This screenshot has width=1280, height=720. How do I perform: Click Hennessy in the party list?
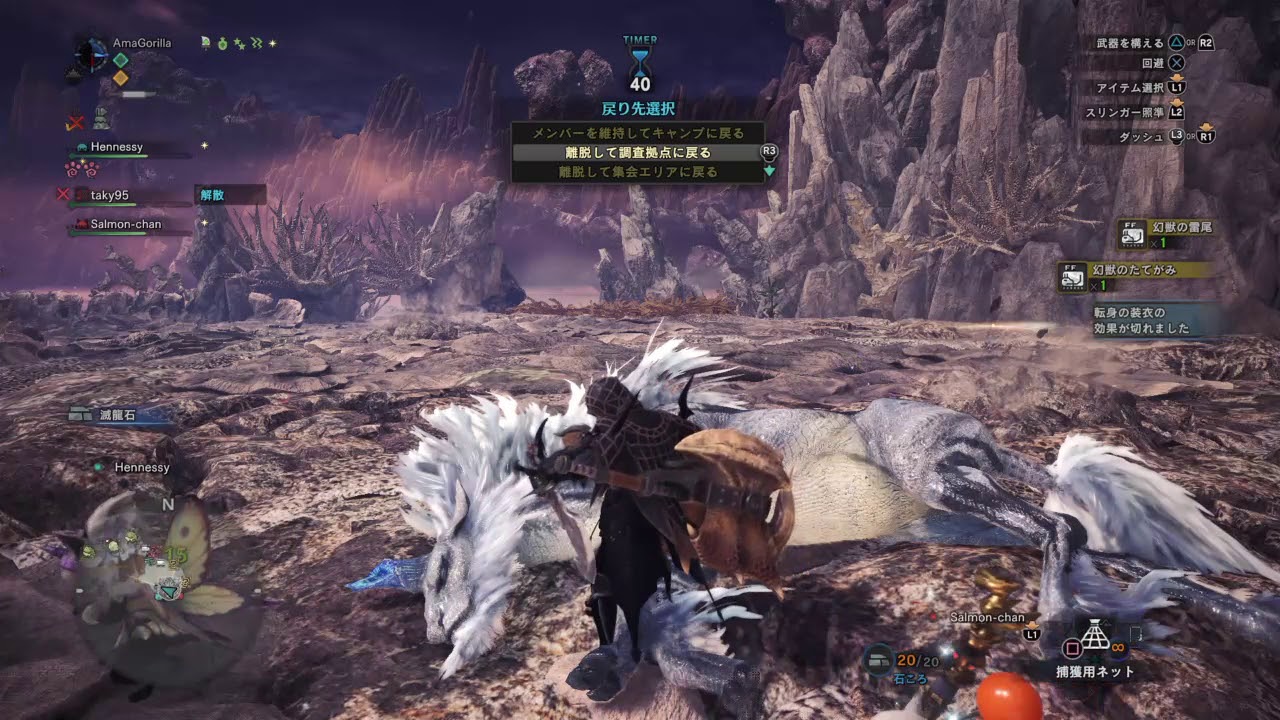click(116, 147)
